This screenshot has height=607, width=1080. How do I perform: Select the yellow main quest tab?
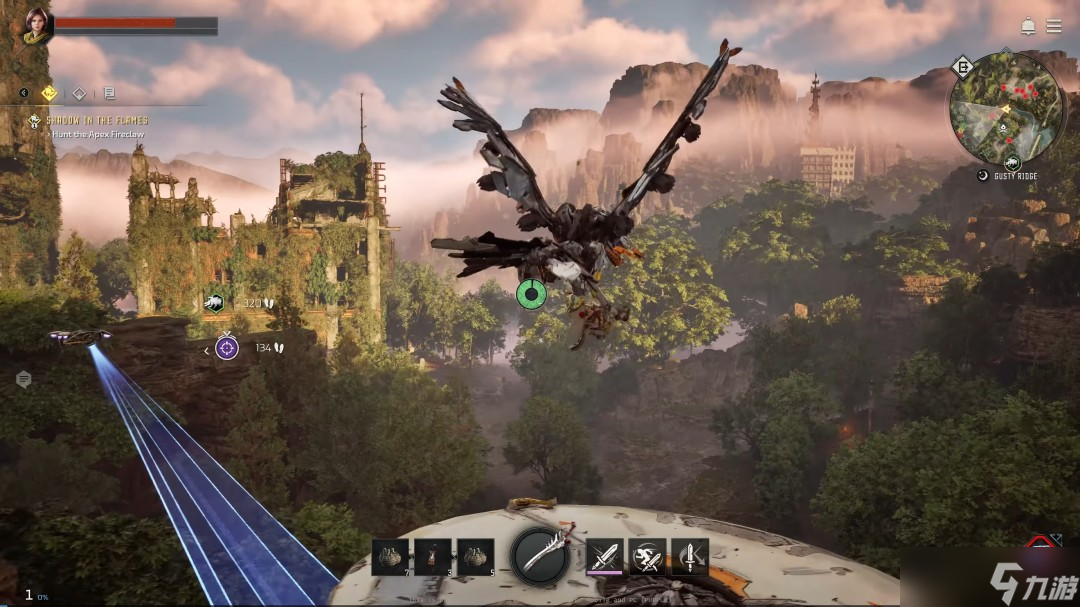click(49, 94)
